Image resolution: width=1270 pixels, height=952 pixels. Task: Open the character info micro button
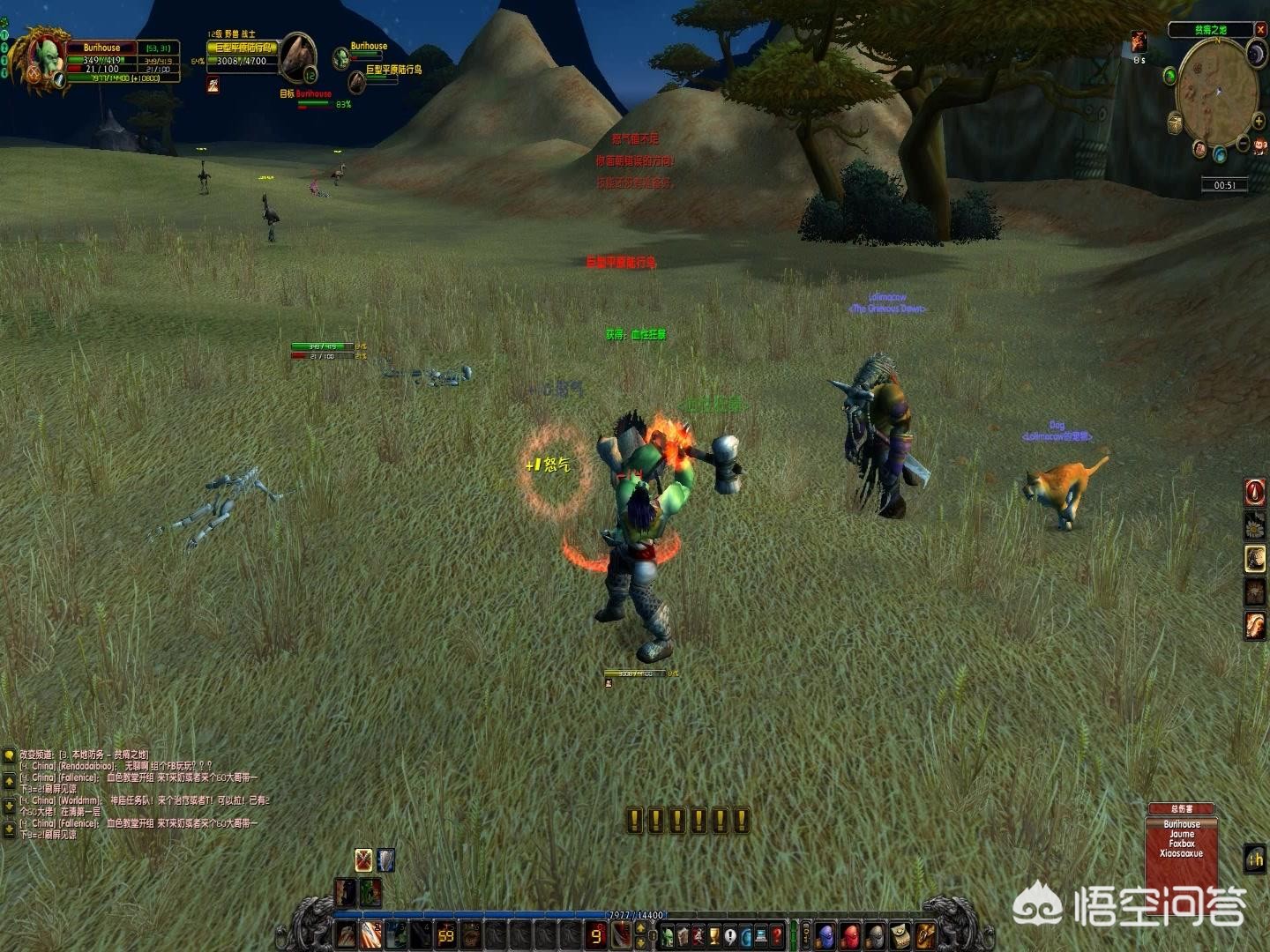pos(669,934)
